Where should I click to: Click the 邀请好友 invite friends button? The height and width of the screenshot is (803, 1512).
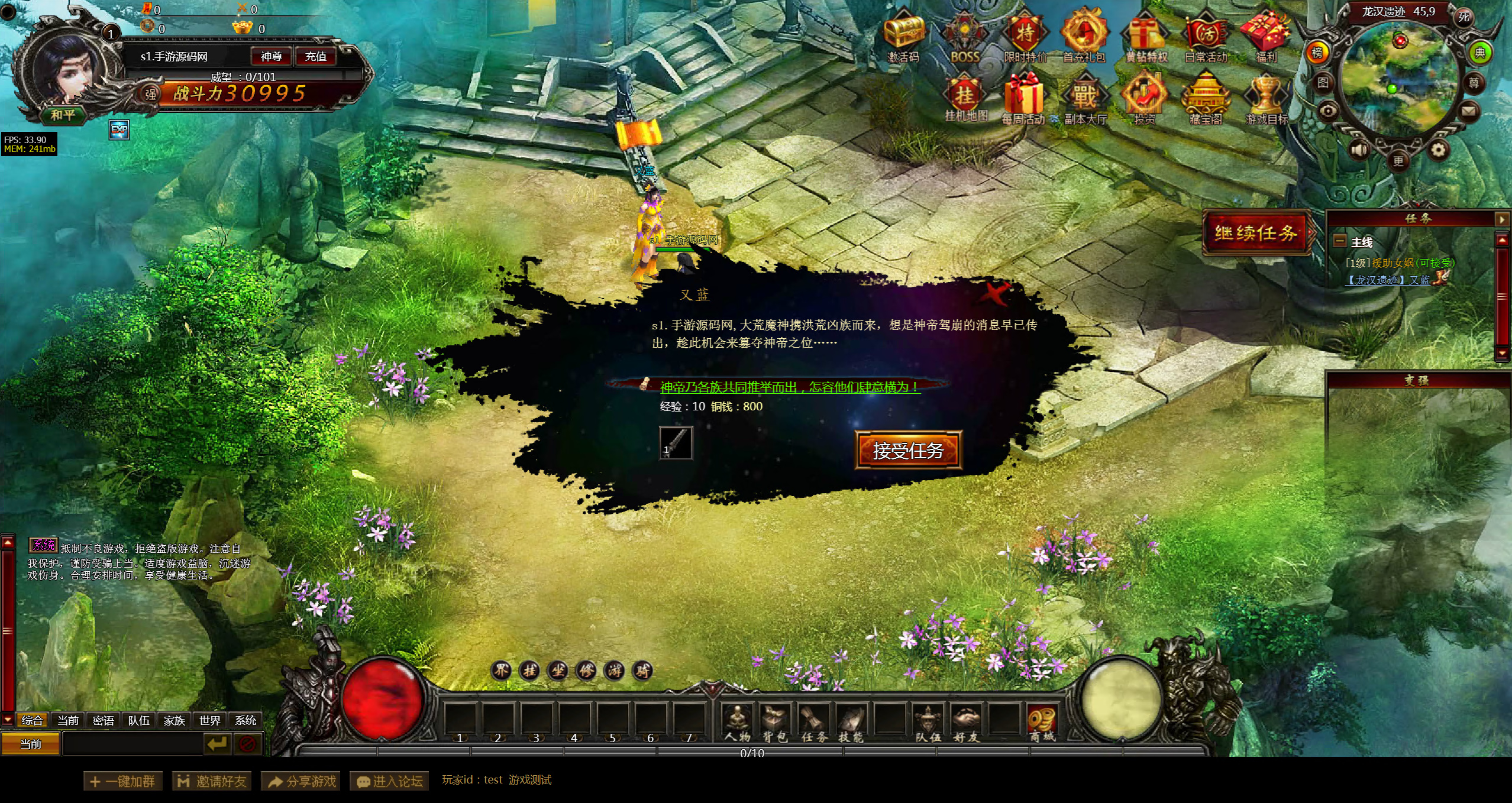(x=212, y=781)
